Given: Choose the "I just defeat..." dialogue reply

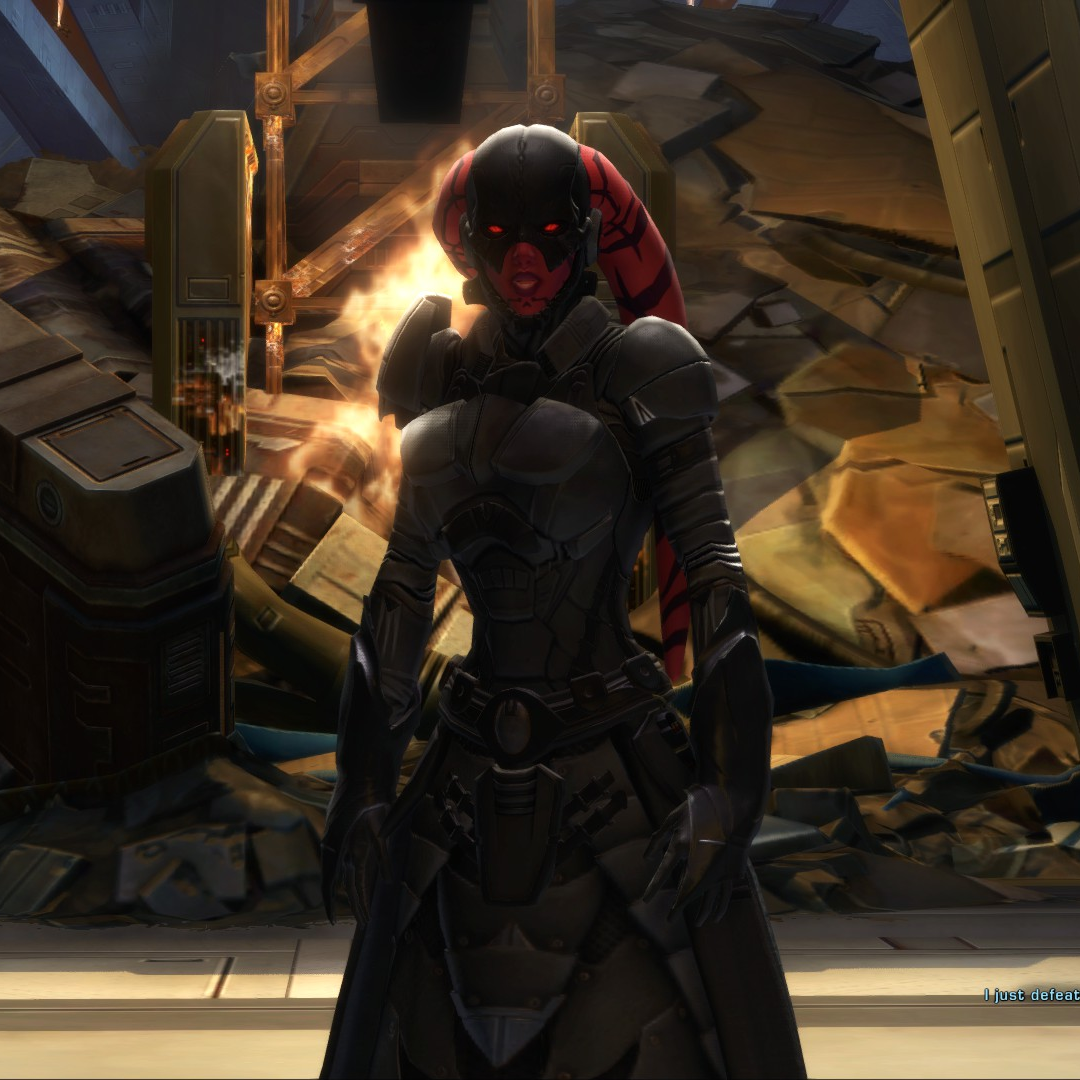Looking at the screenshot, I should (x=1031, y=995).
